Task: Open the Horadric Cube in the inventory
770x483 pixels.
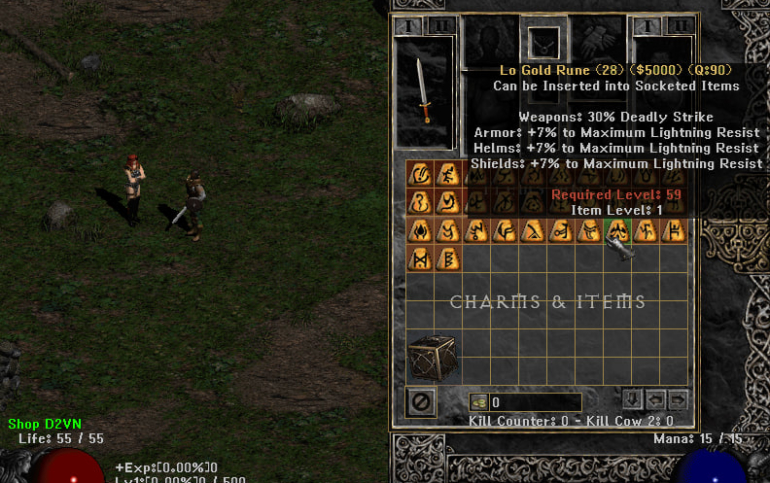Action: tap(432, 357)
